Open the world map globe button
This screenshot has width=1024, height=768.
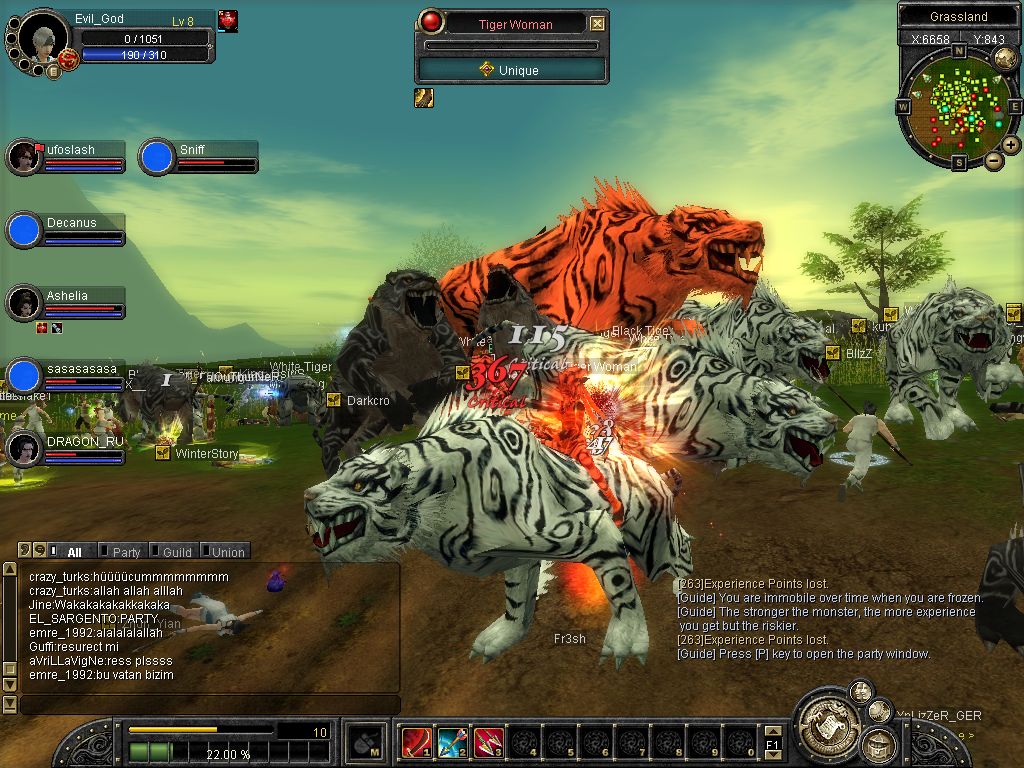[x=1005, y=59]
